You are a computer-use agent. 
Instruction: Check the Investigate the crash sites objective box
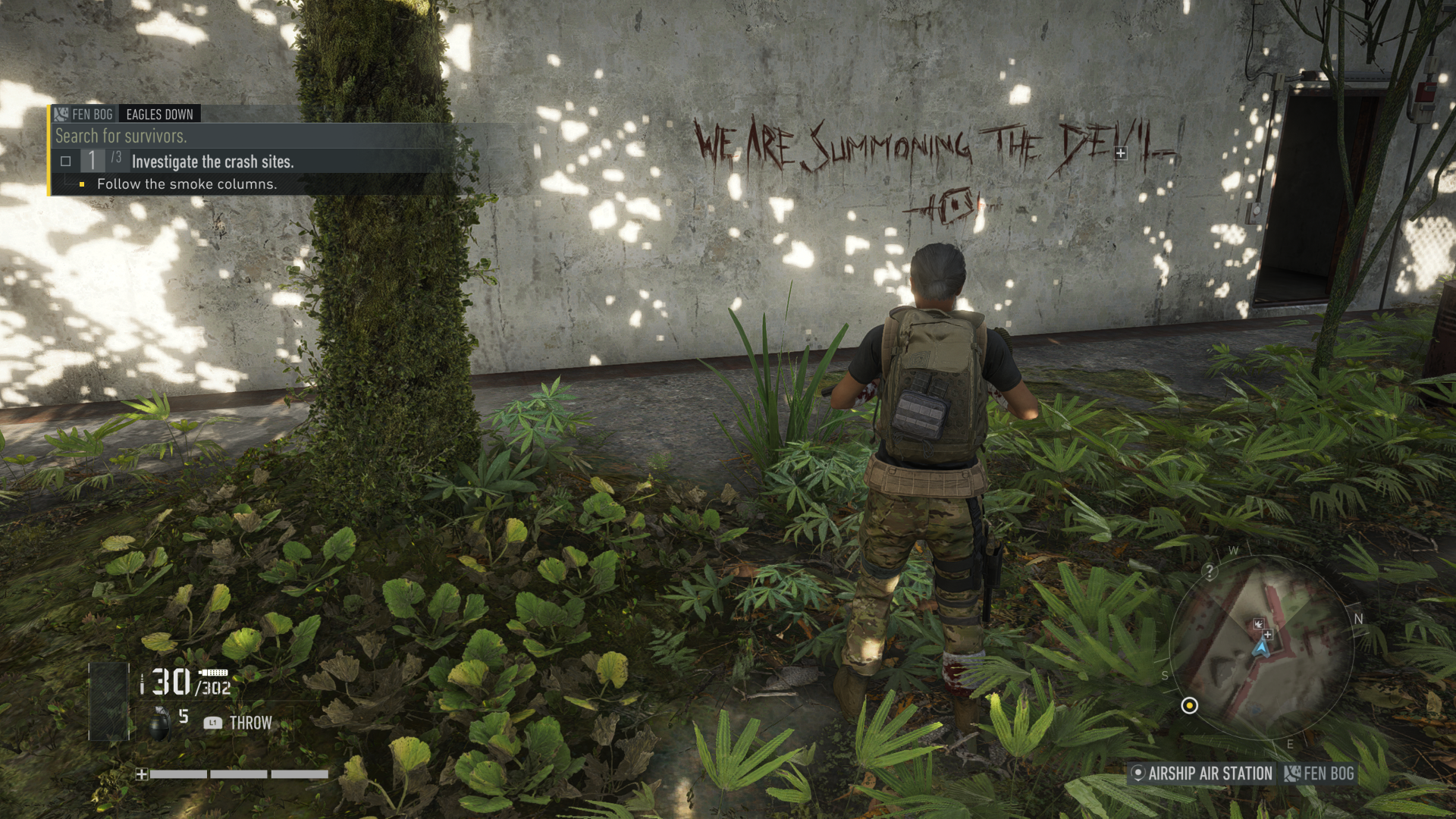[x=66, y=162]
